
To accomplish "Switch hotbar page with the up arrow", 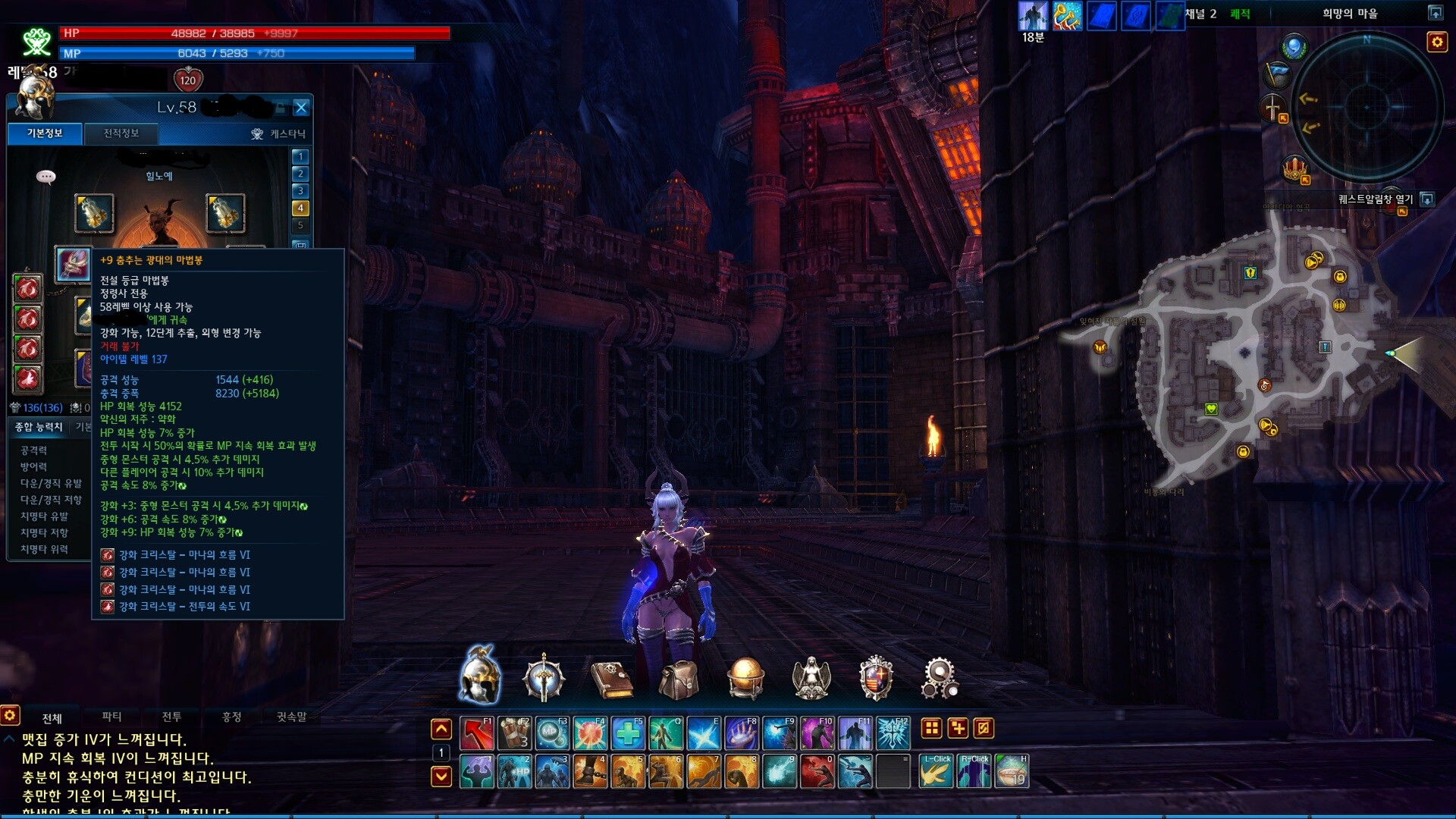I will tap(441, 730).
